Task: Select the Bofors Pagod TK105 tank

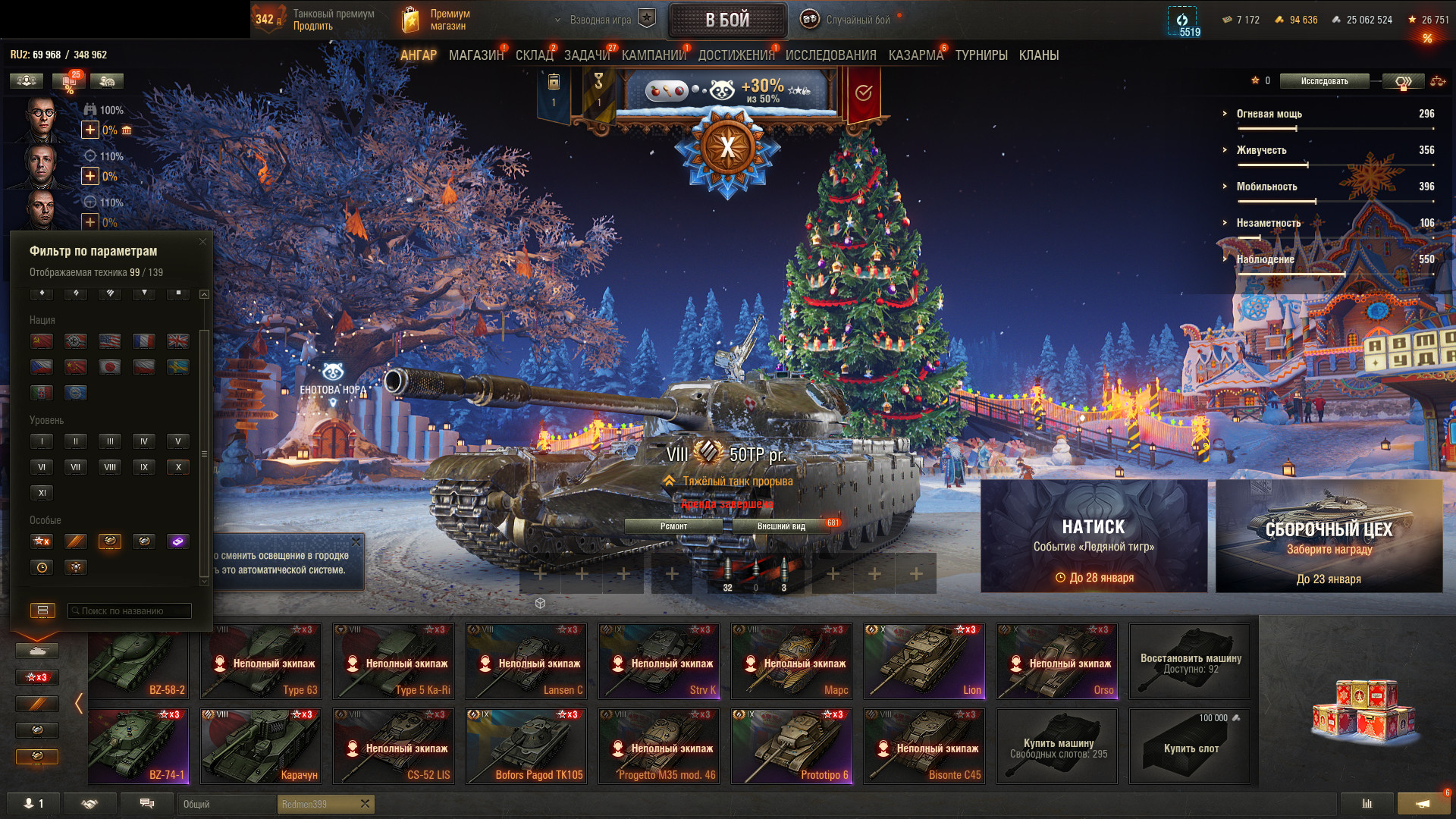Action: click(526, 745)
